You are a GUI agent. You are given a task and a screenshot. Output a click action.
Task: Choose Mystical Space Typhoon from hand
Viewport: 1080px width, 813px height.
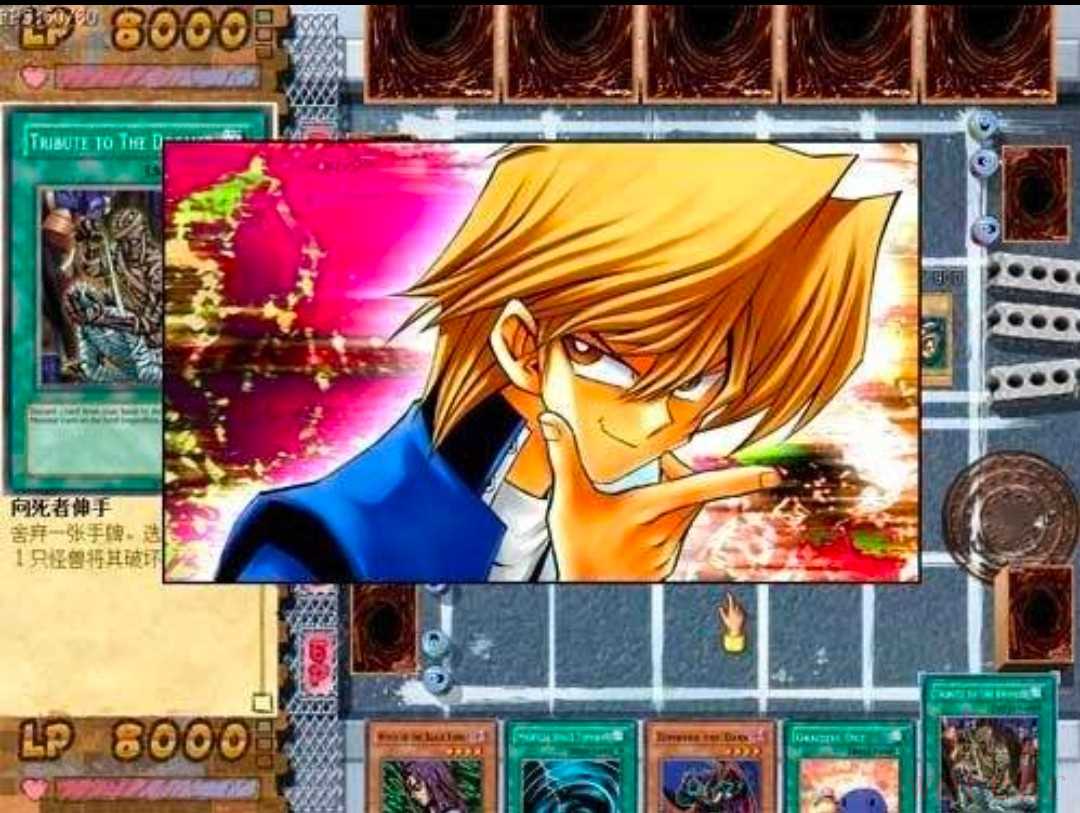571,766
